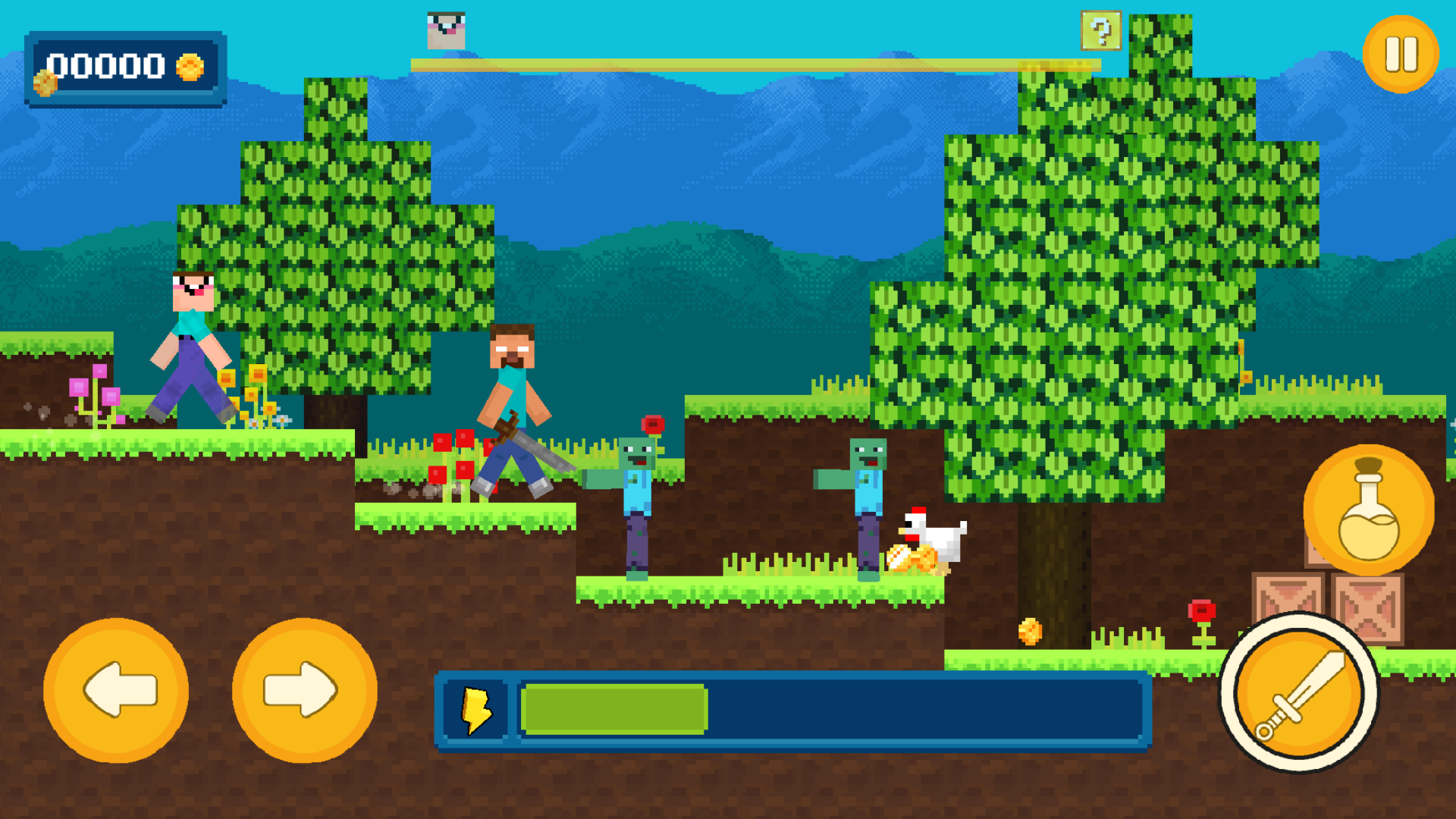Tap the pause button in the top corner
Viewport: 1456px width, 819px height.
click(1400, 52)
